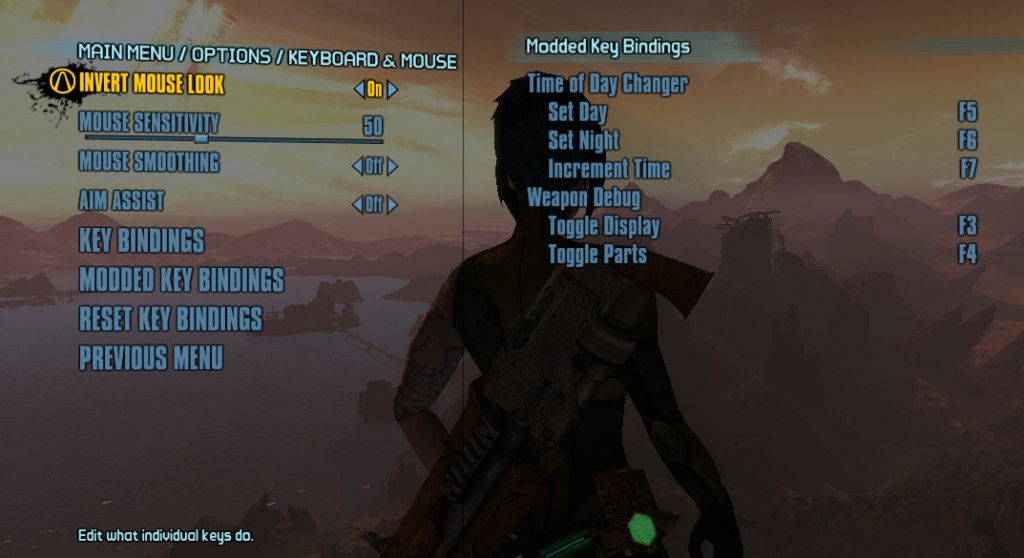Click the left arrow next to Aim Assist
Image resolution: width=1024 pixels, height=558 pixels.
tap(358, 205)
